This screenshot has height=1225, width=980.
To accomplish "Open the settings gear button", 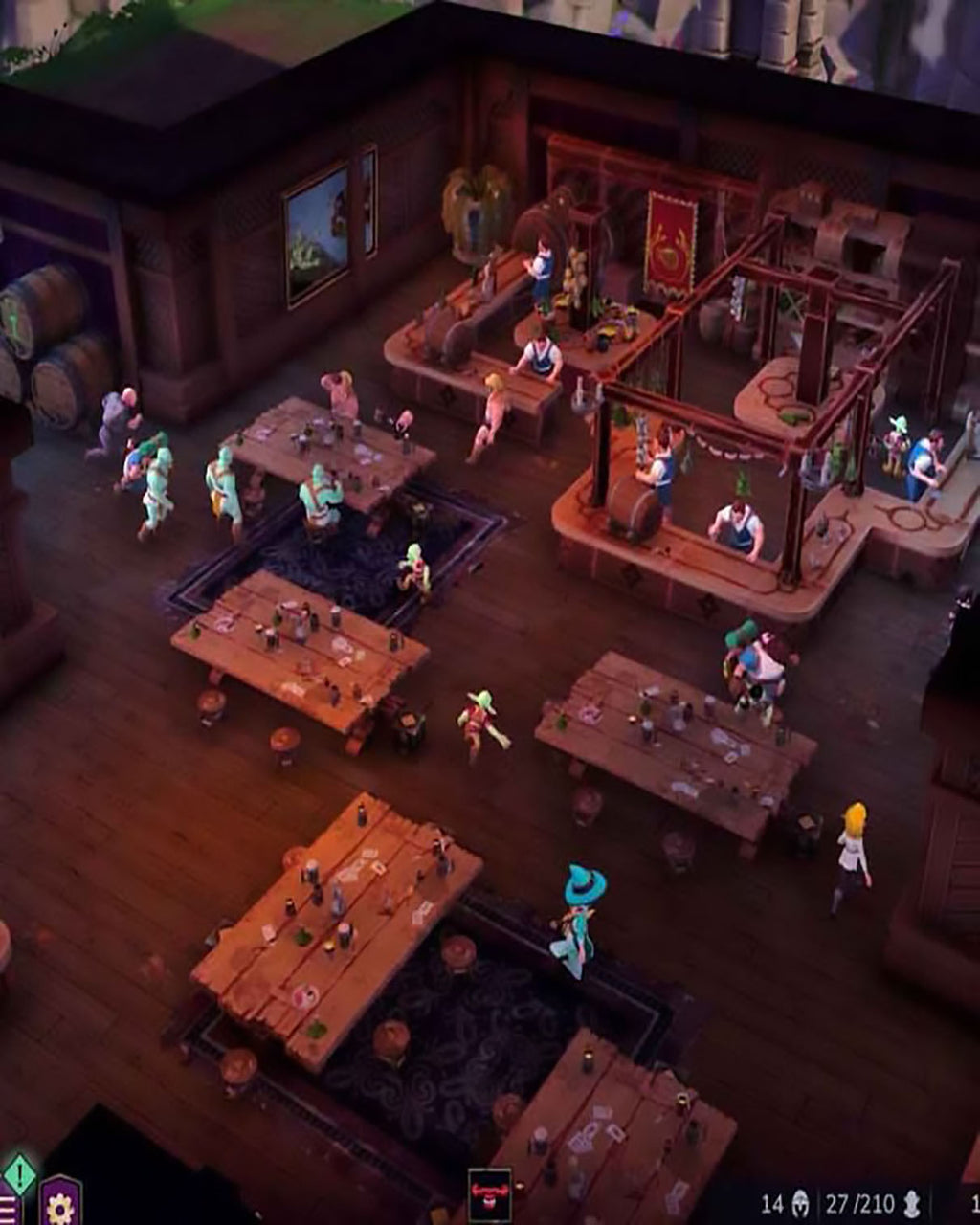I will (x=59, y=1206).
